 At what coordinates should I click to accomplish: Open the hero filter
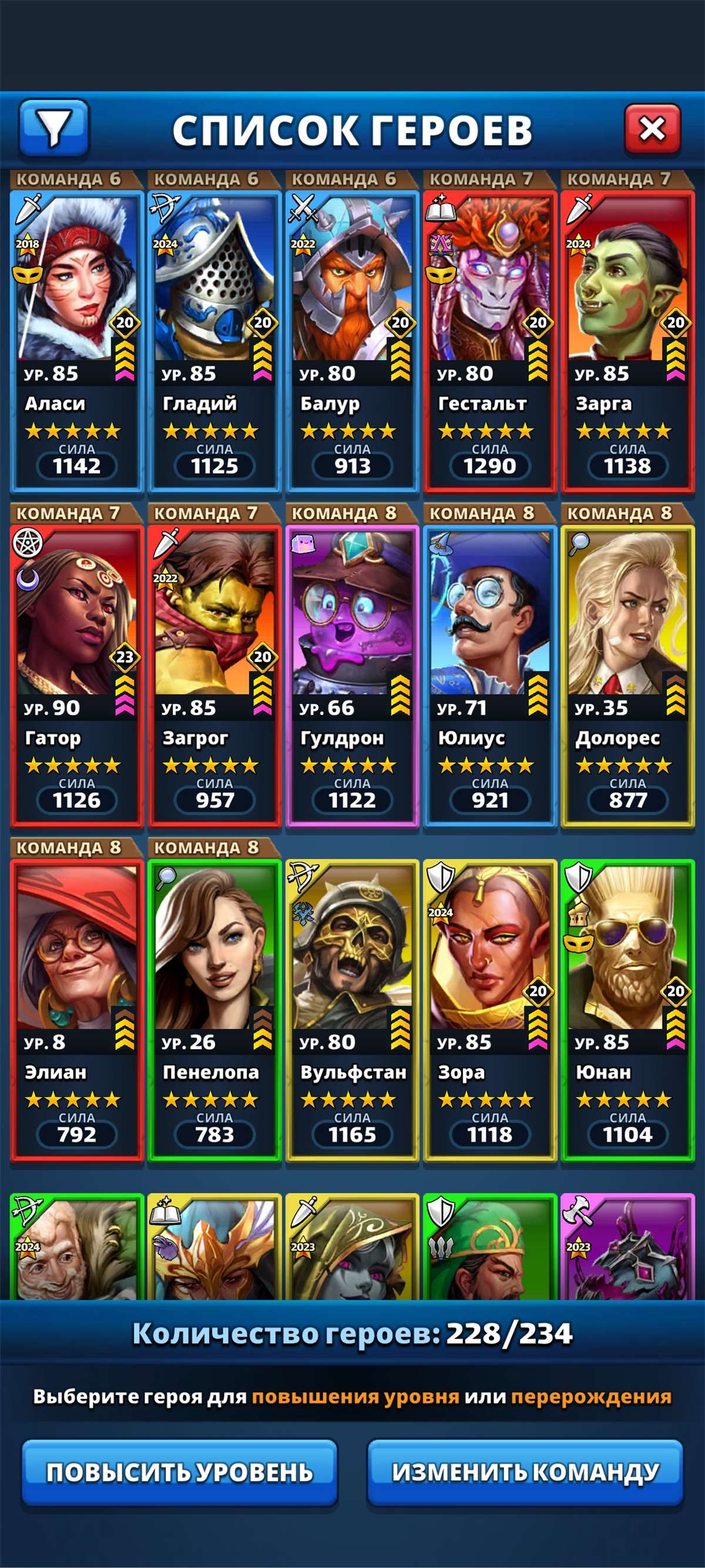[54, 128]
